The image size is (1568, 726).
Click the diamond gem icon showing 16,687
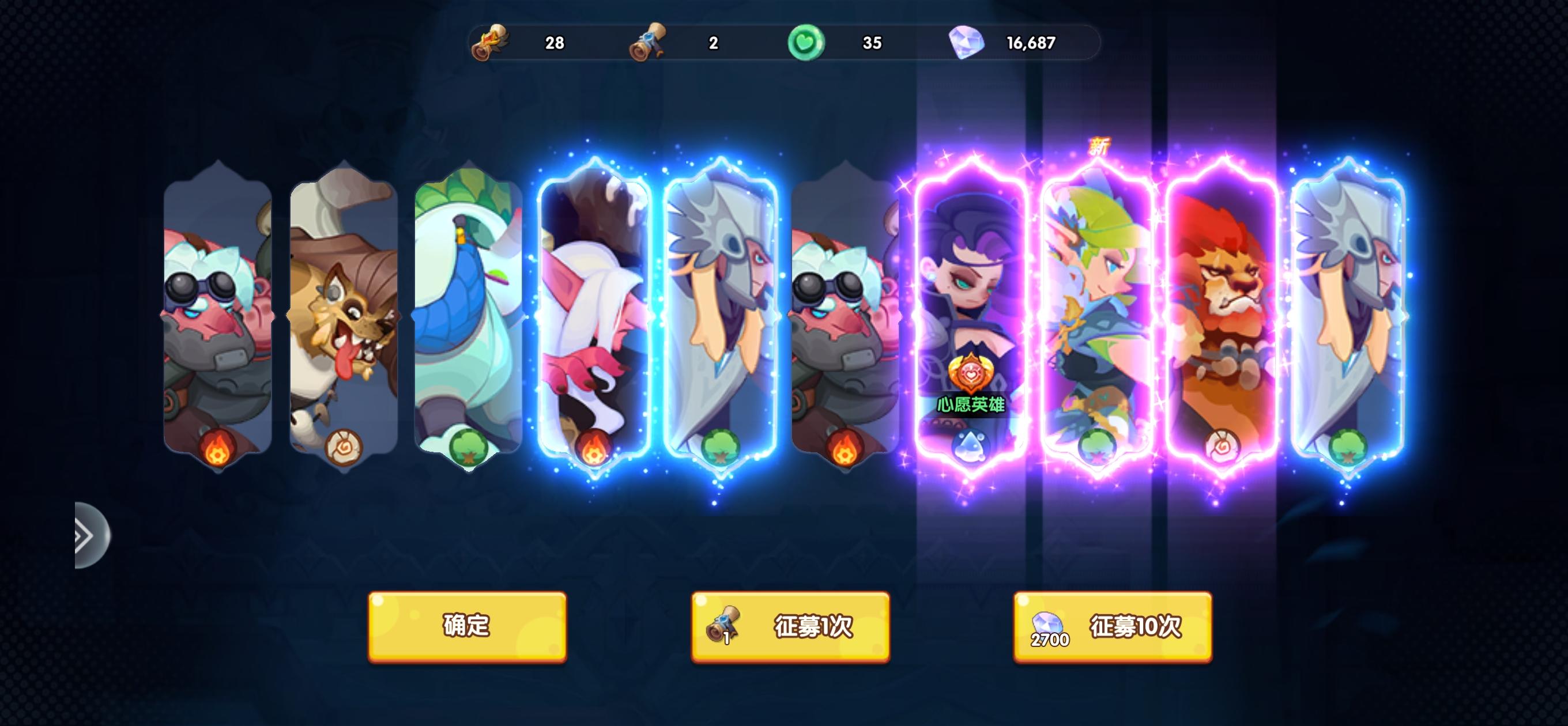click(x=967, y=43)
